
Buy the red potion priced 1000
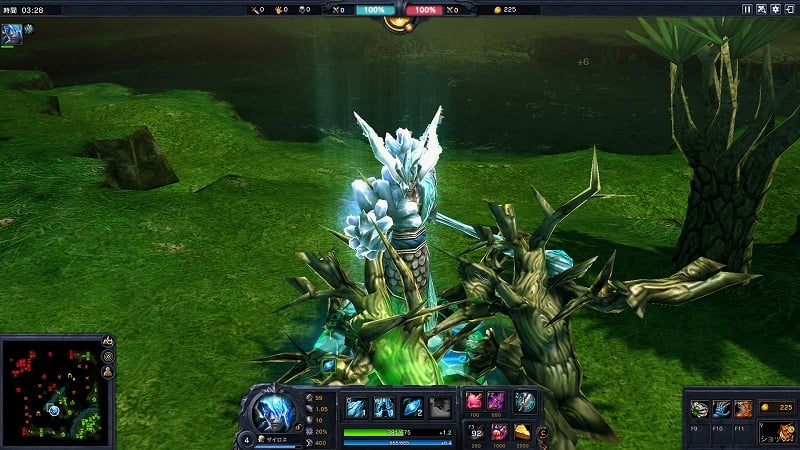point(497,433)
